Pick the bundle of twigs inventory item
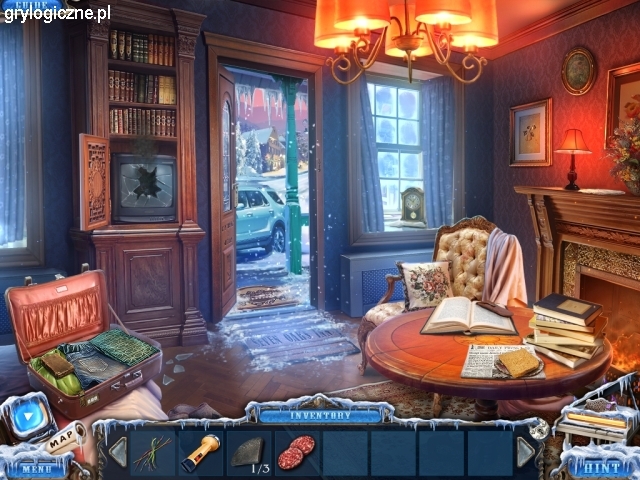The image size is (640, 480). click(153, 451)
